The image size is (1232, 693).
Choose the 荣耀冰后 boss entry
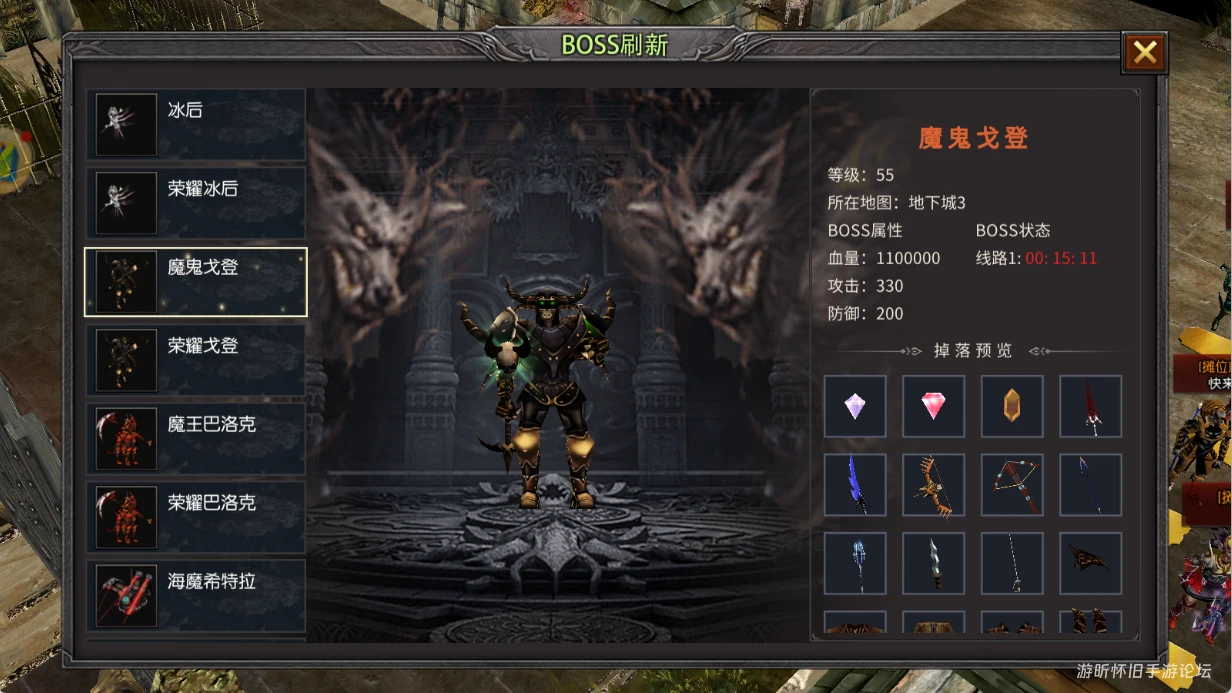[x=196, y=203]
